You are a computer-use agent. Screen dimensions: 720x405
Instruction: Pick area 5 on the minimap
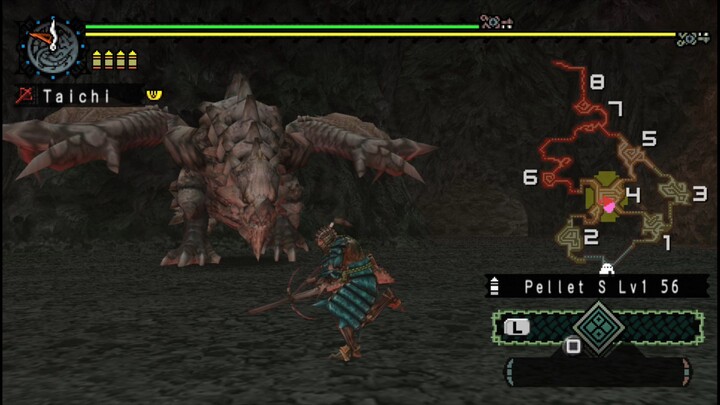(x=648, y=139)
